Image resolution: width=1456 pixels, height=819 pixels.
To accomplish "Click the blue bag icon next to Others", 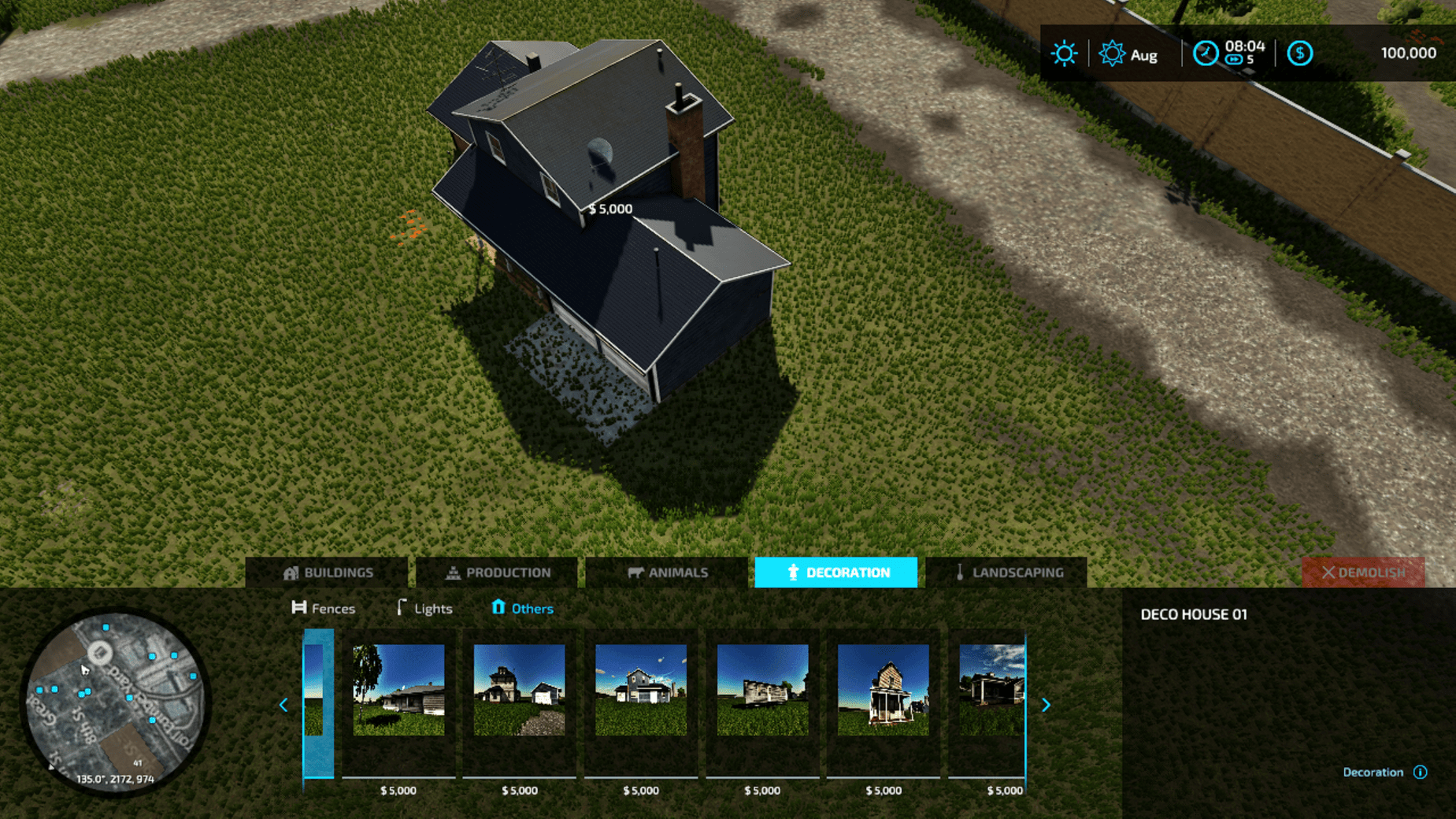I will pos(498,607).
